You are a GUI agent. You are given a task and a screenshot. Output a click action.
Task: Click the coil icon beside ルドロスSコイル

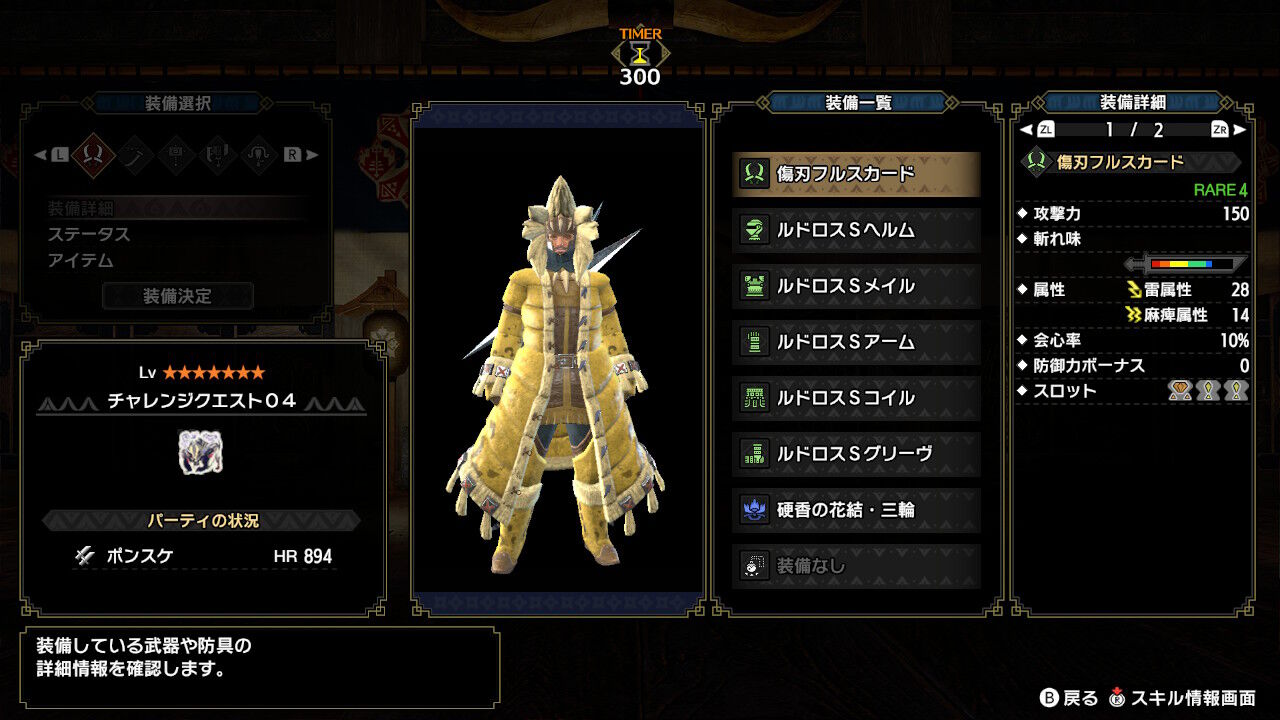[x=755, y=398]
